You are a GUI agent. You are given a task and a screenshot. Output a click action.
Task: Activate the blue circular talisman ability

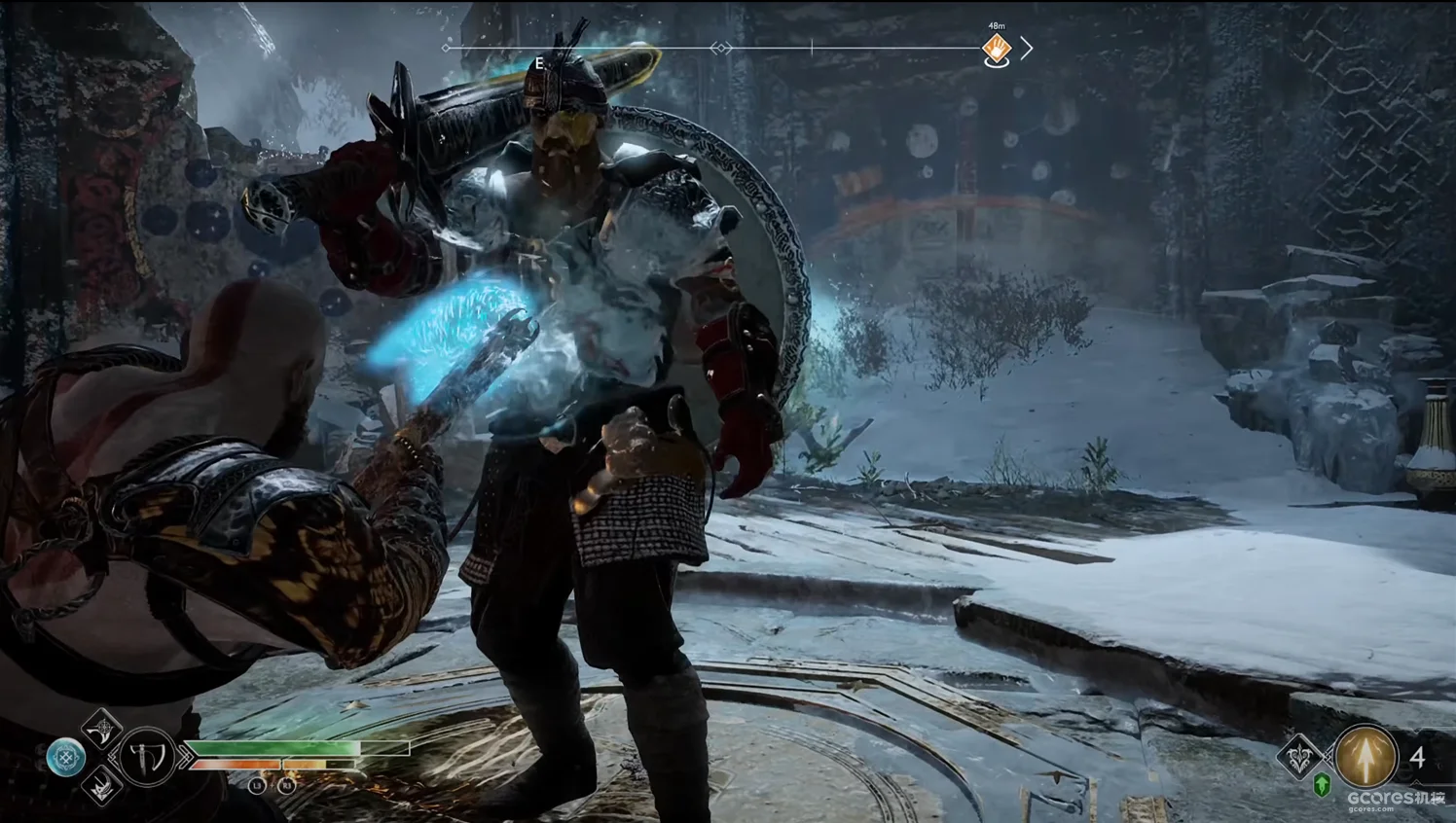pyautogui.click(x=66, y=757)
